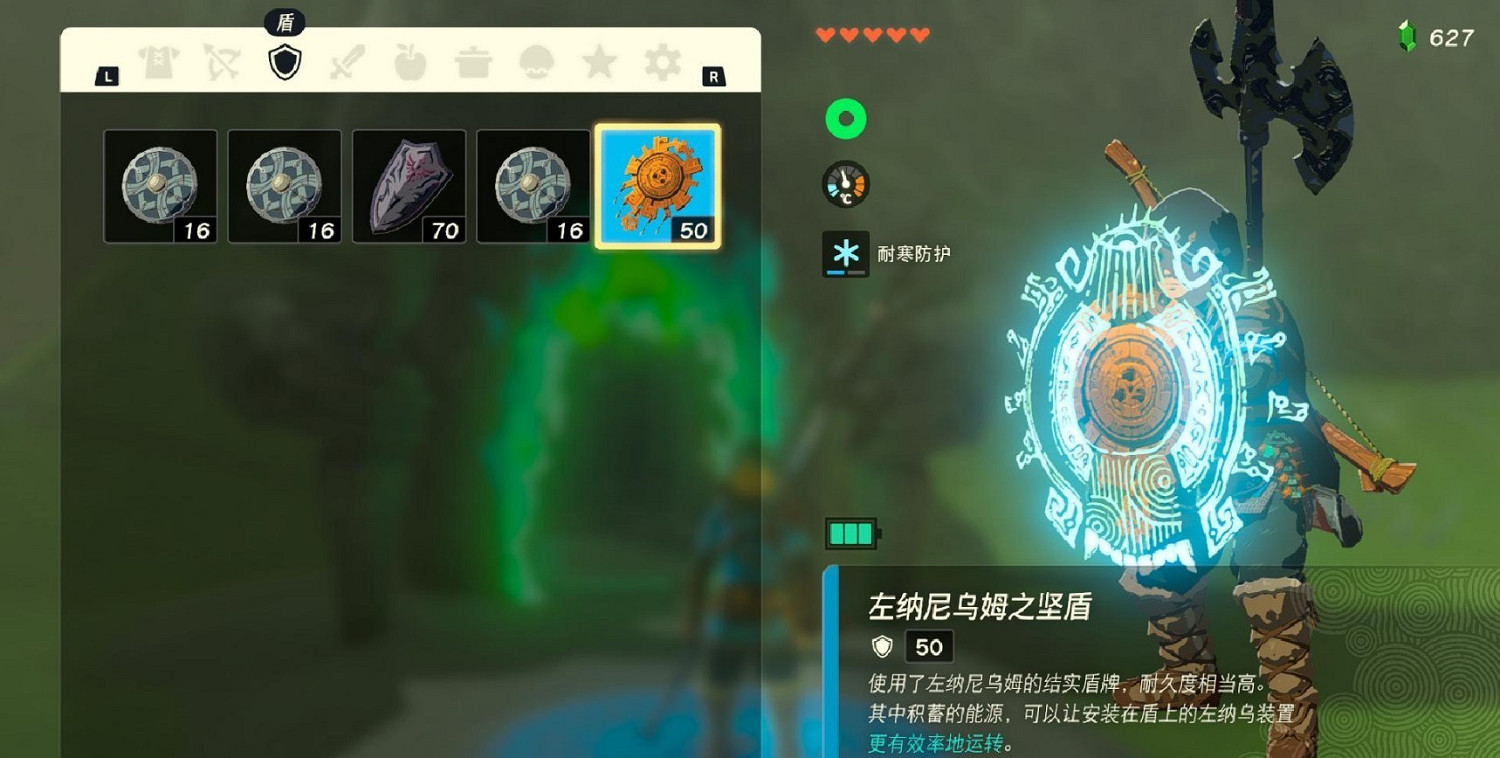
Task: Select the dark Hylian shield with 70 durability
Action: click(x=410, y=185)
